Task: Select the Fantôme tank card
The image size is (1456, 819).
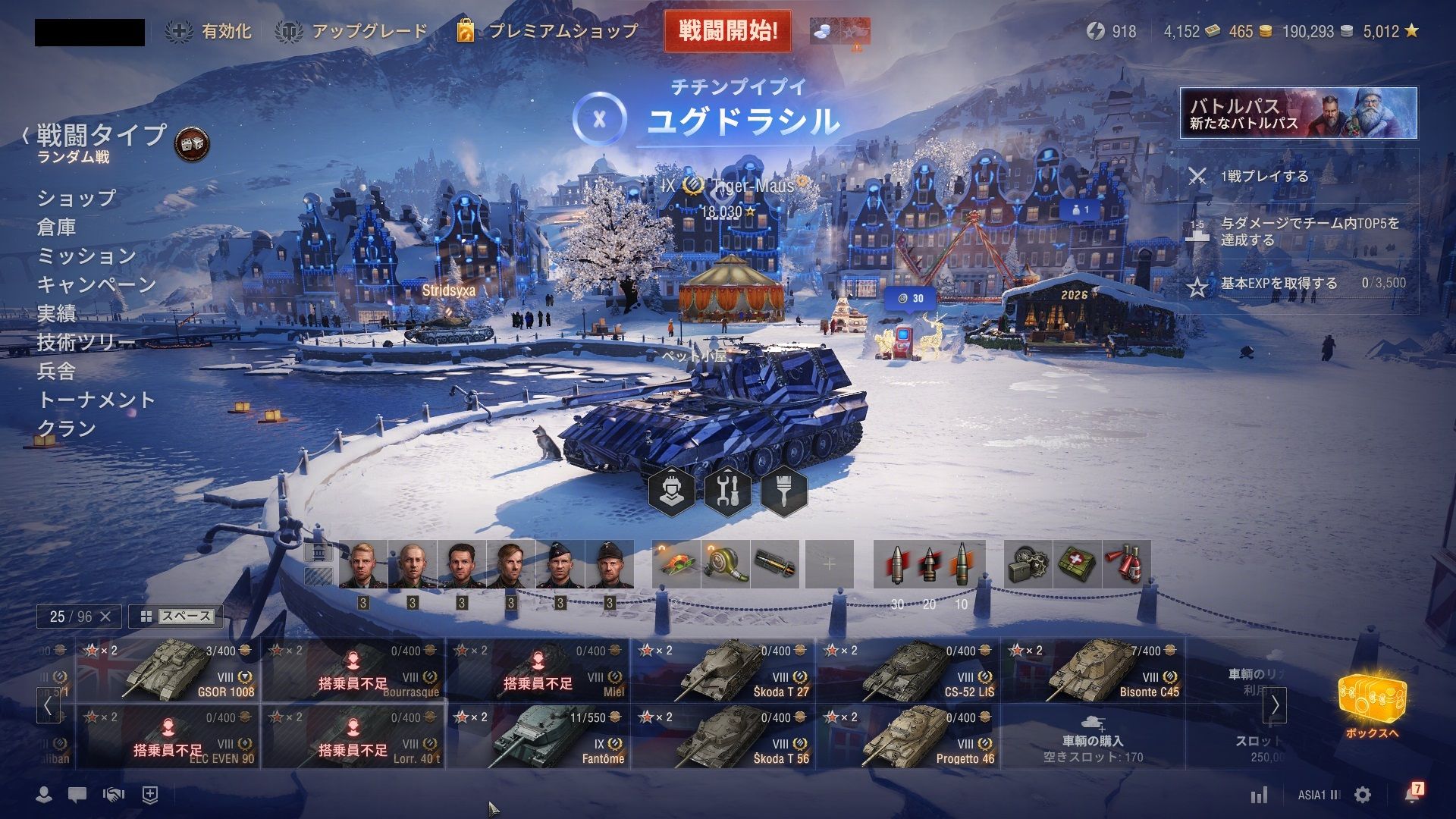Action: pos(538,737)
